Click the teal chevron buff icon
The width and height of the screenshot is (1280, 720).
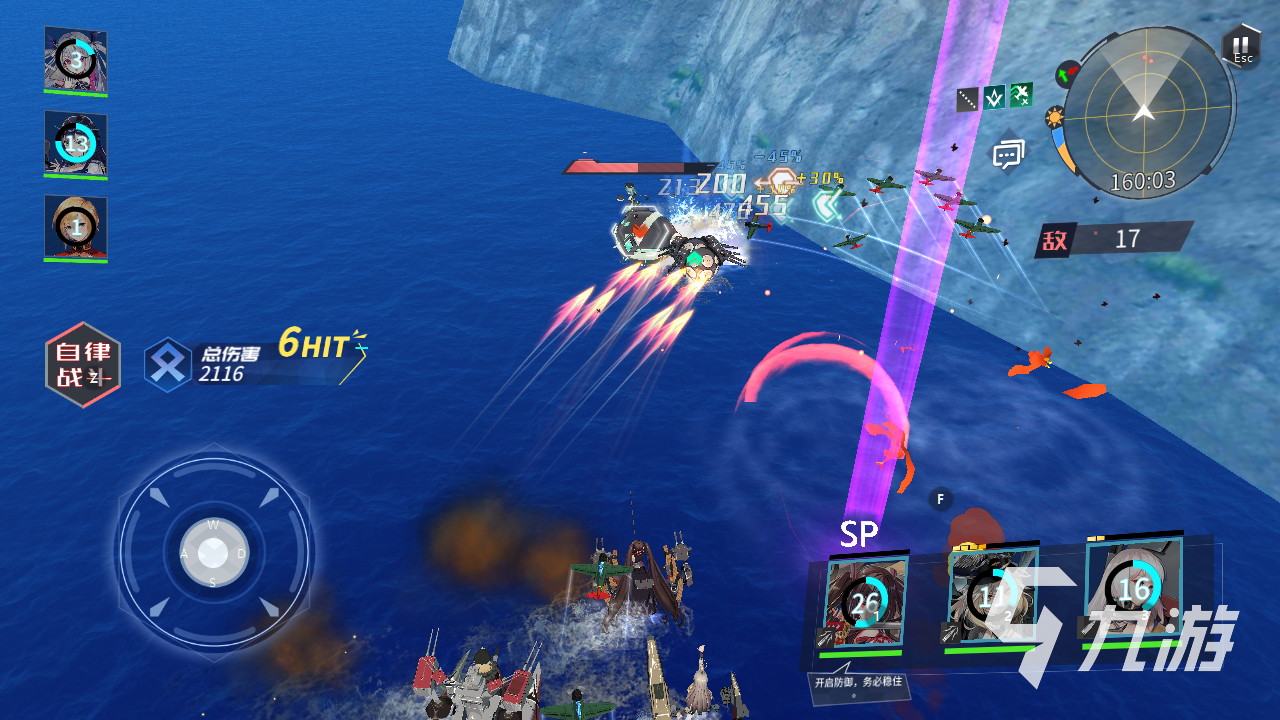click(x=994, y=97)
